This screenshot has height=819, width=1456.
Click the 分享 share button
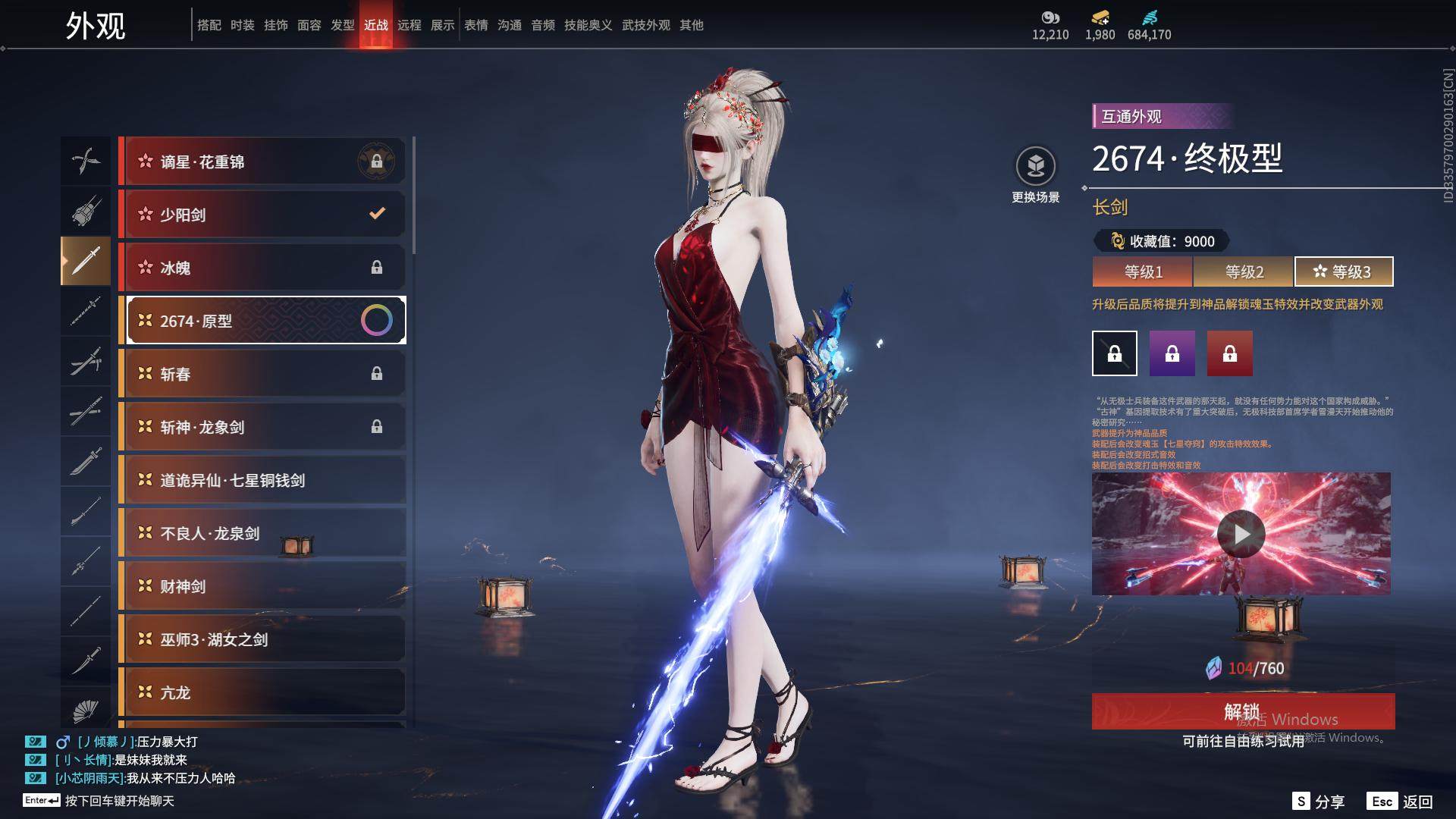[x=1319, y=802]
